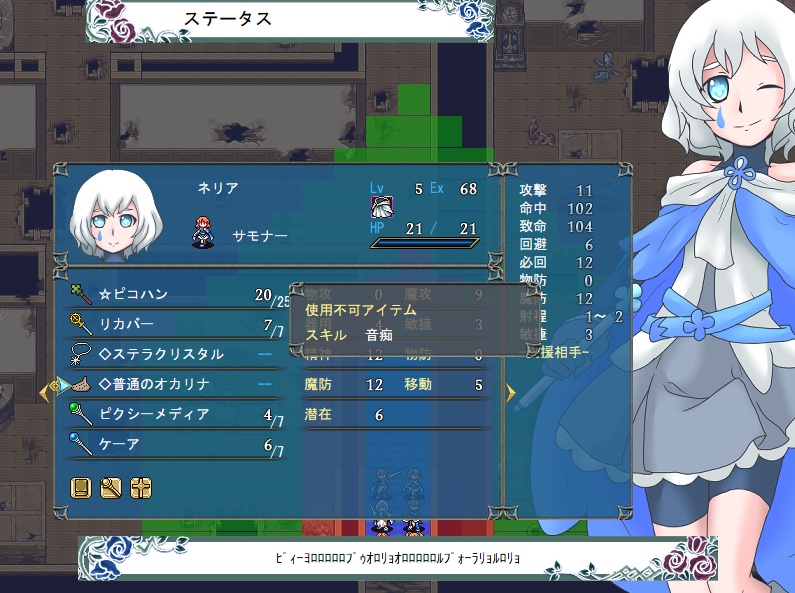Click the yellow cross shield icon
This screenshot has height=593, width=795.
141,488
